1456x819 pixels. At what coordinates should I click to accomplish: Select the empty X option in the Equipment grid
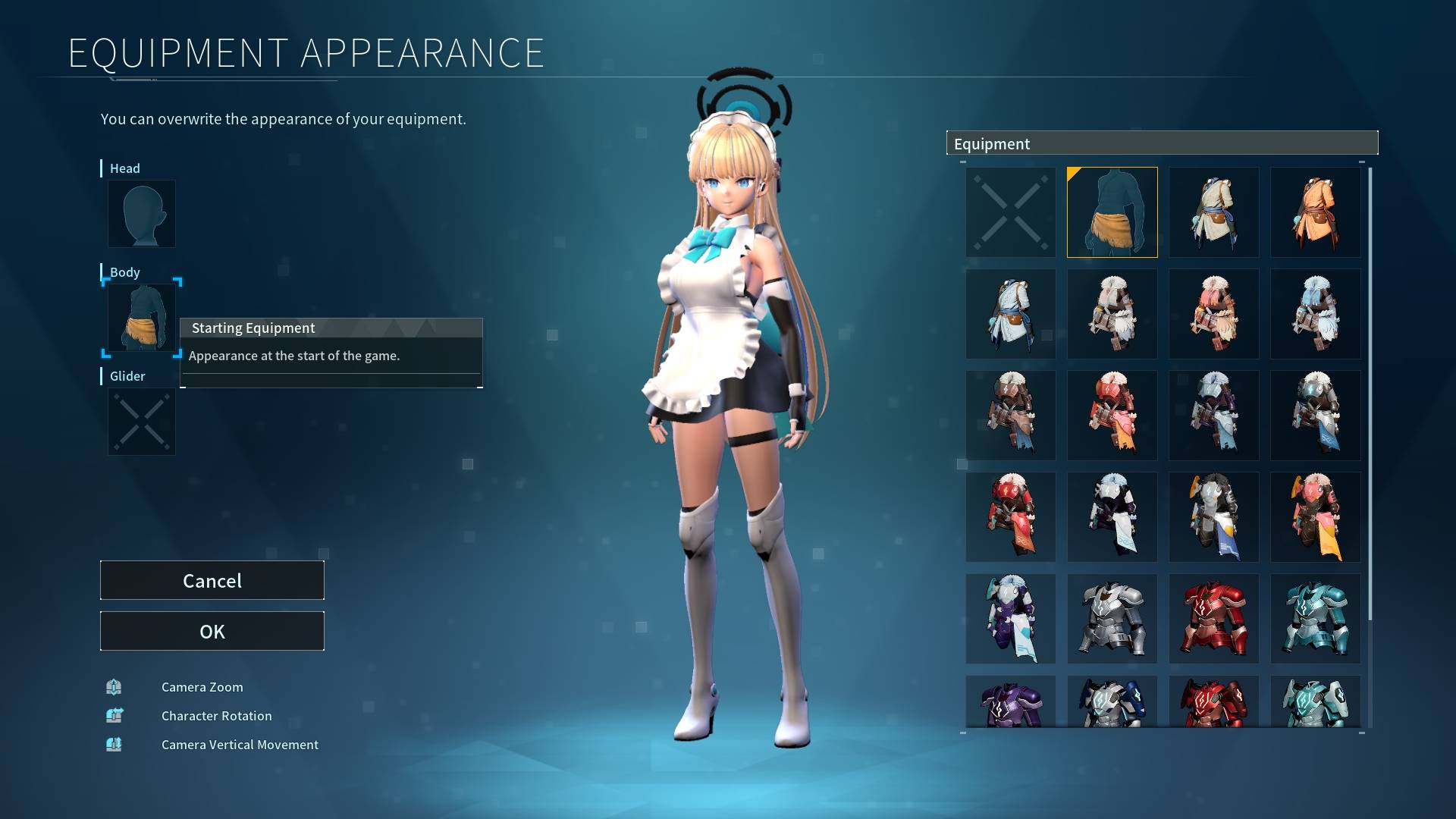tap(1010, 212)
